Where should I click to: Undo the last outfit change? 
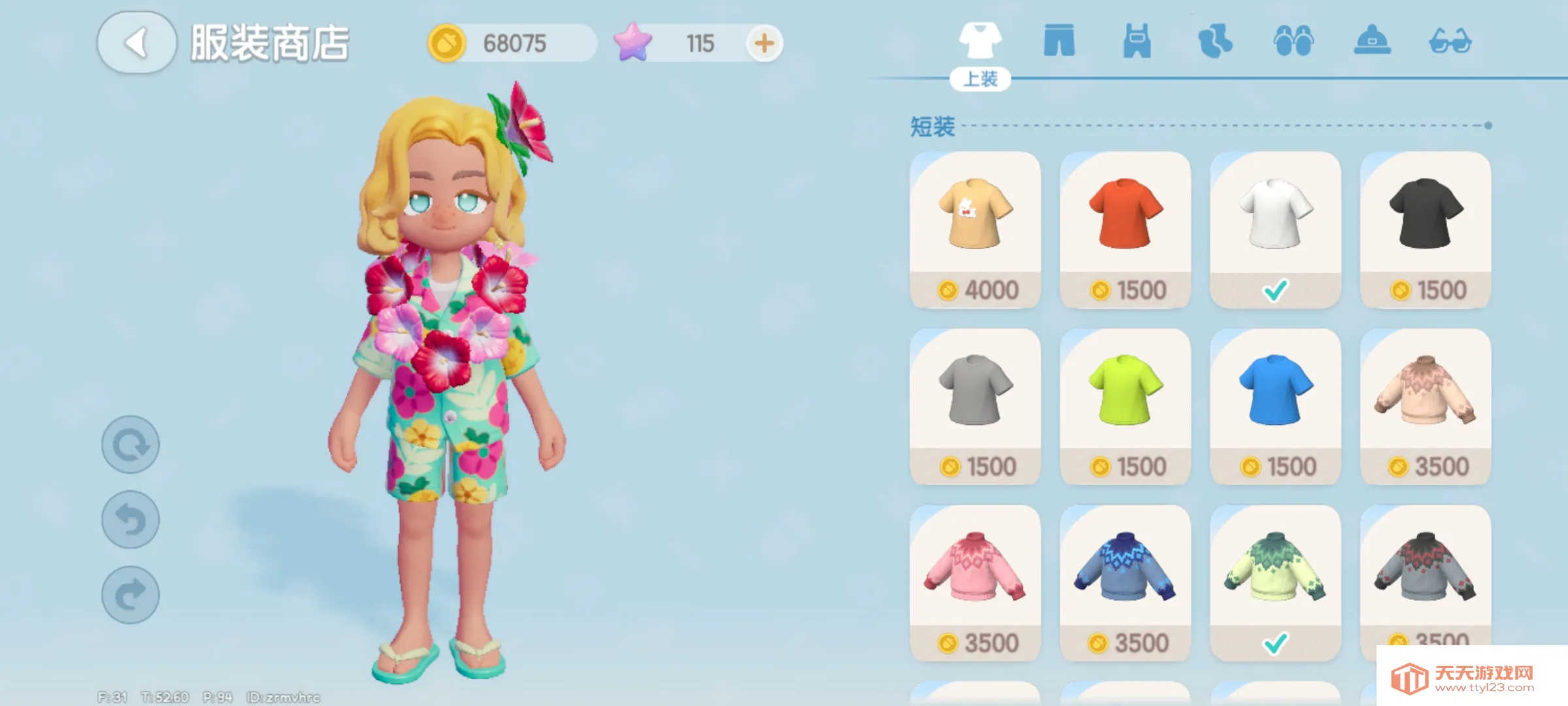point(131,520)
